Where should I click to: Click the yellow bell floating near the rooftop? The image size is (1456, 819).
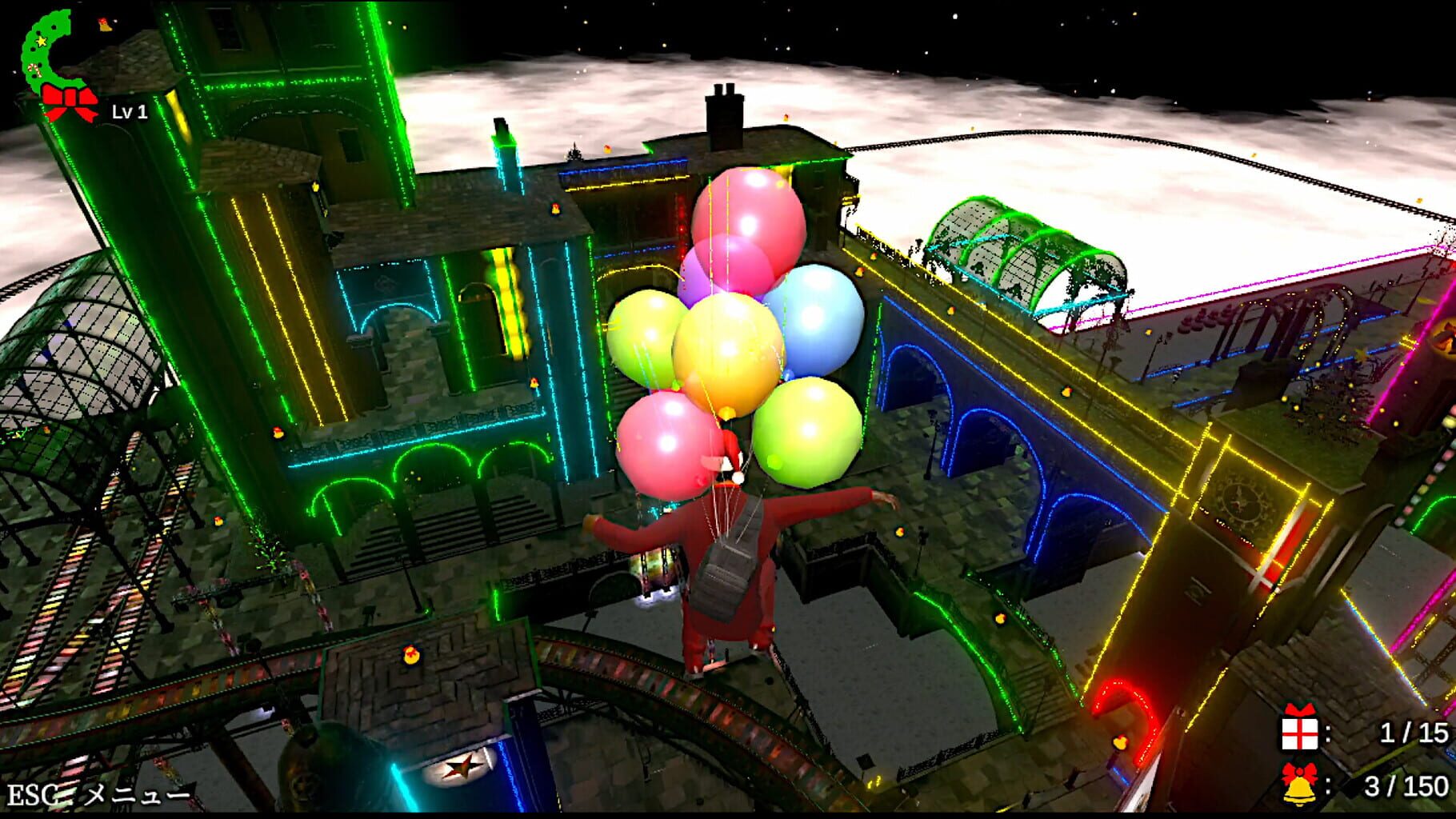(x=610, y=150)
